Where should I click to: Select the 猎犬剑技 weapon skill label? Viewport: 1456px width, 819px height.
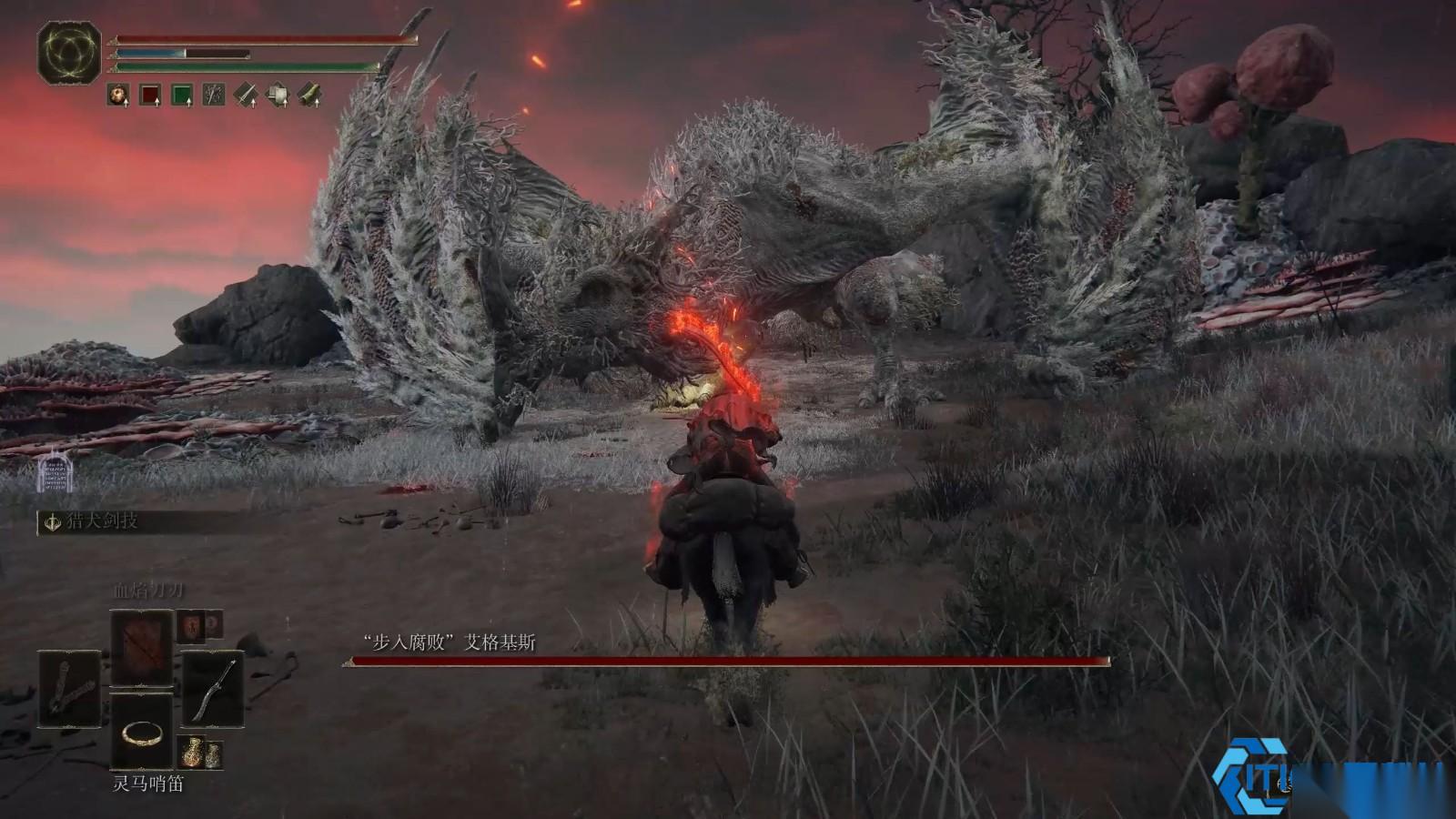coord(102,521)
